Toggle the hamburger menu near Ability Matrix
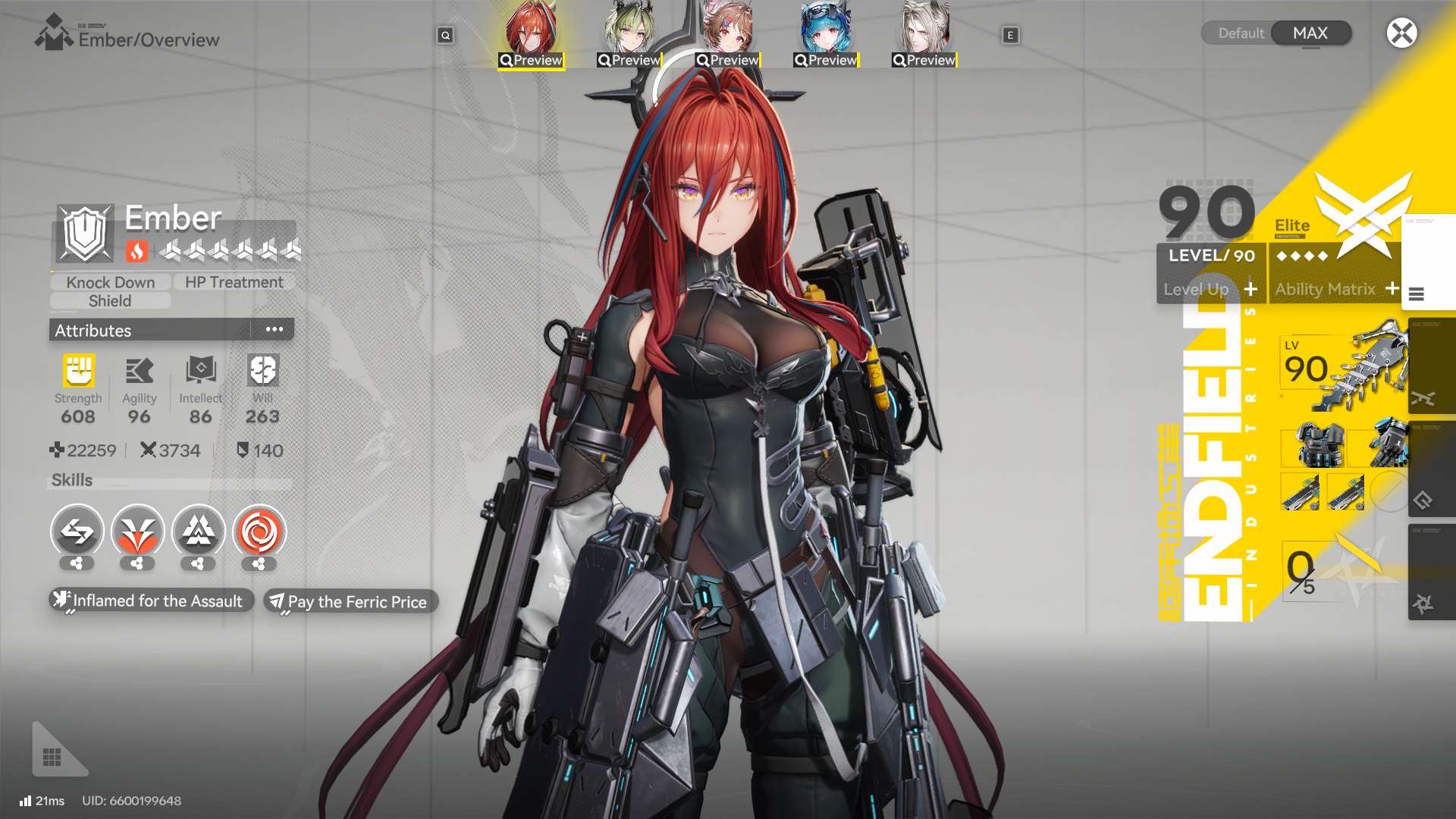 [1417, 296]
